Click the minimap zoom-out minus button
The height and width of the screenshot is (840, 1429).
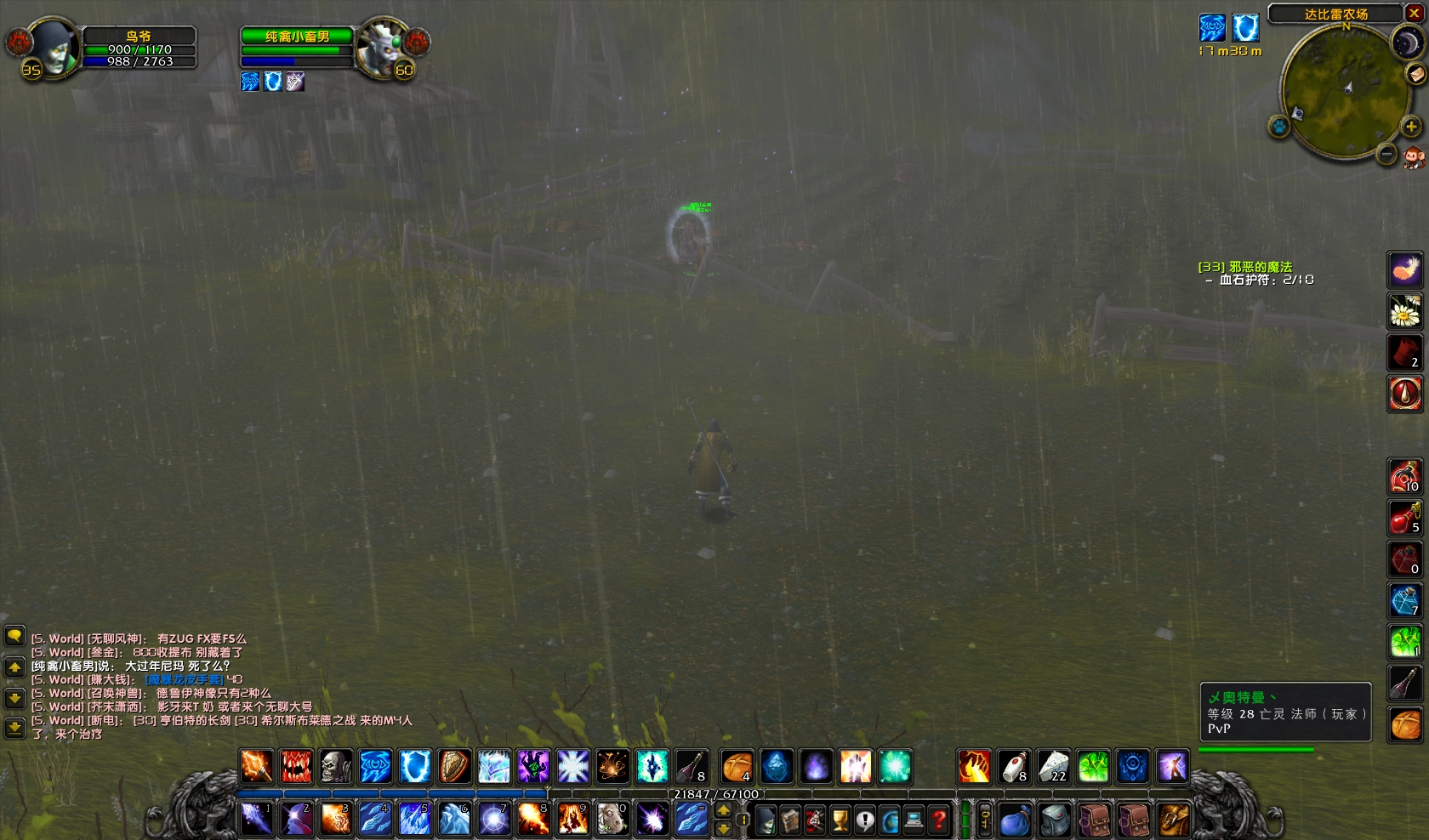tap(1387, 154)
